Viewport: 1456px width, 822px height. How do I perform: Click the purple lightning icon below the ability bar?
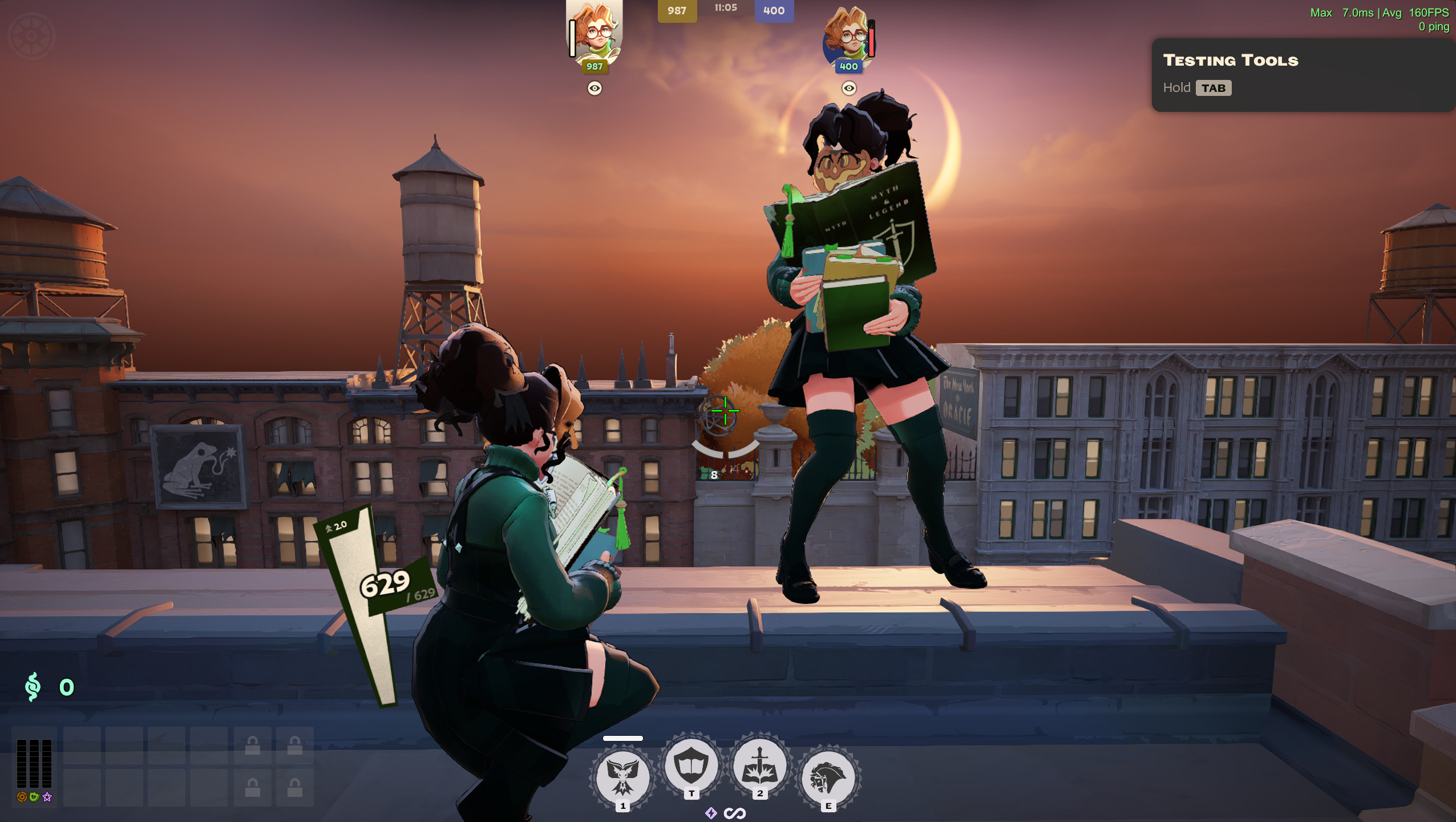(x=711, y=815)
